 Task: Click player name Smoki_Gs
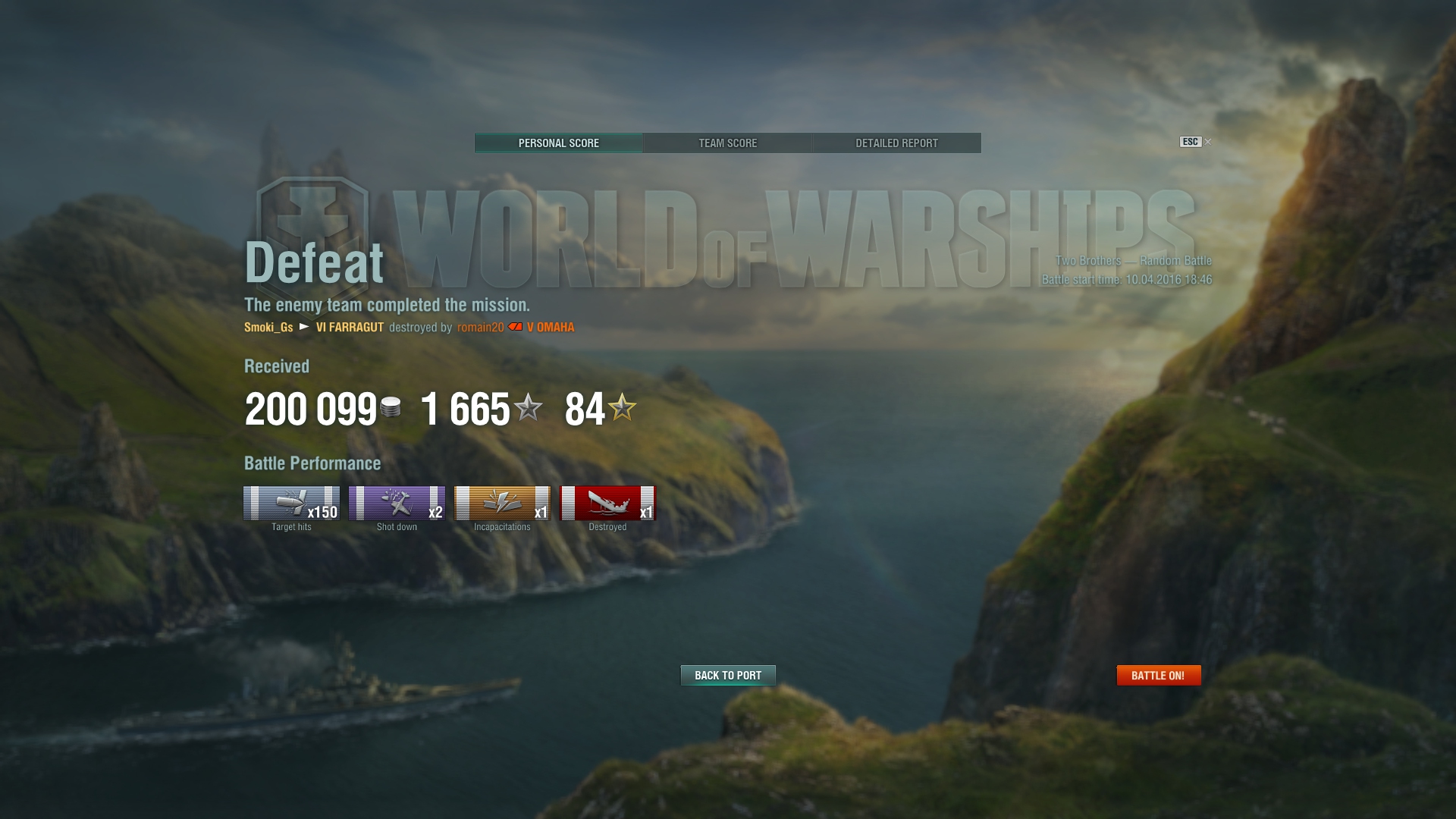point(268,328)
